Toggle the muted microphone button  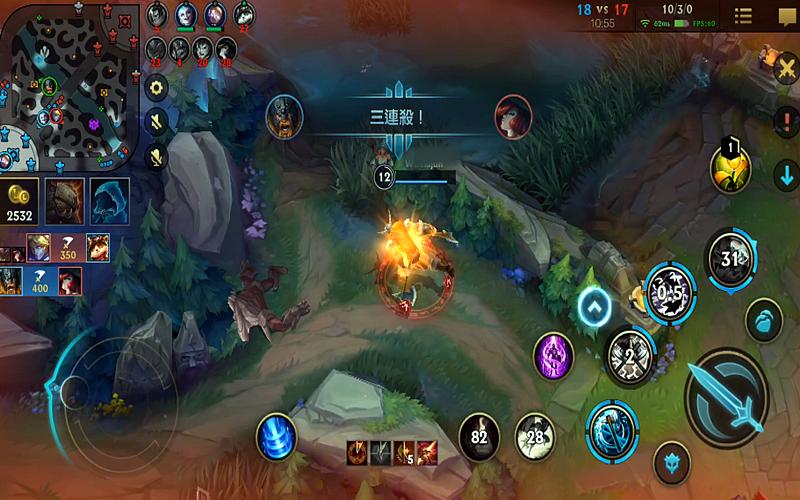[x=156, y=156]
